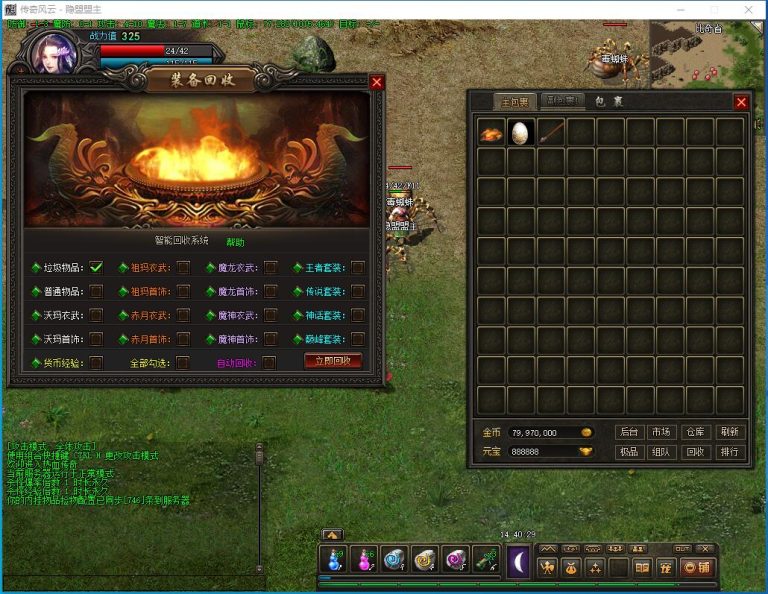Open the 仓库 warehouse button
Viewport: 768px width, 594px height.
point(695,432)
